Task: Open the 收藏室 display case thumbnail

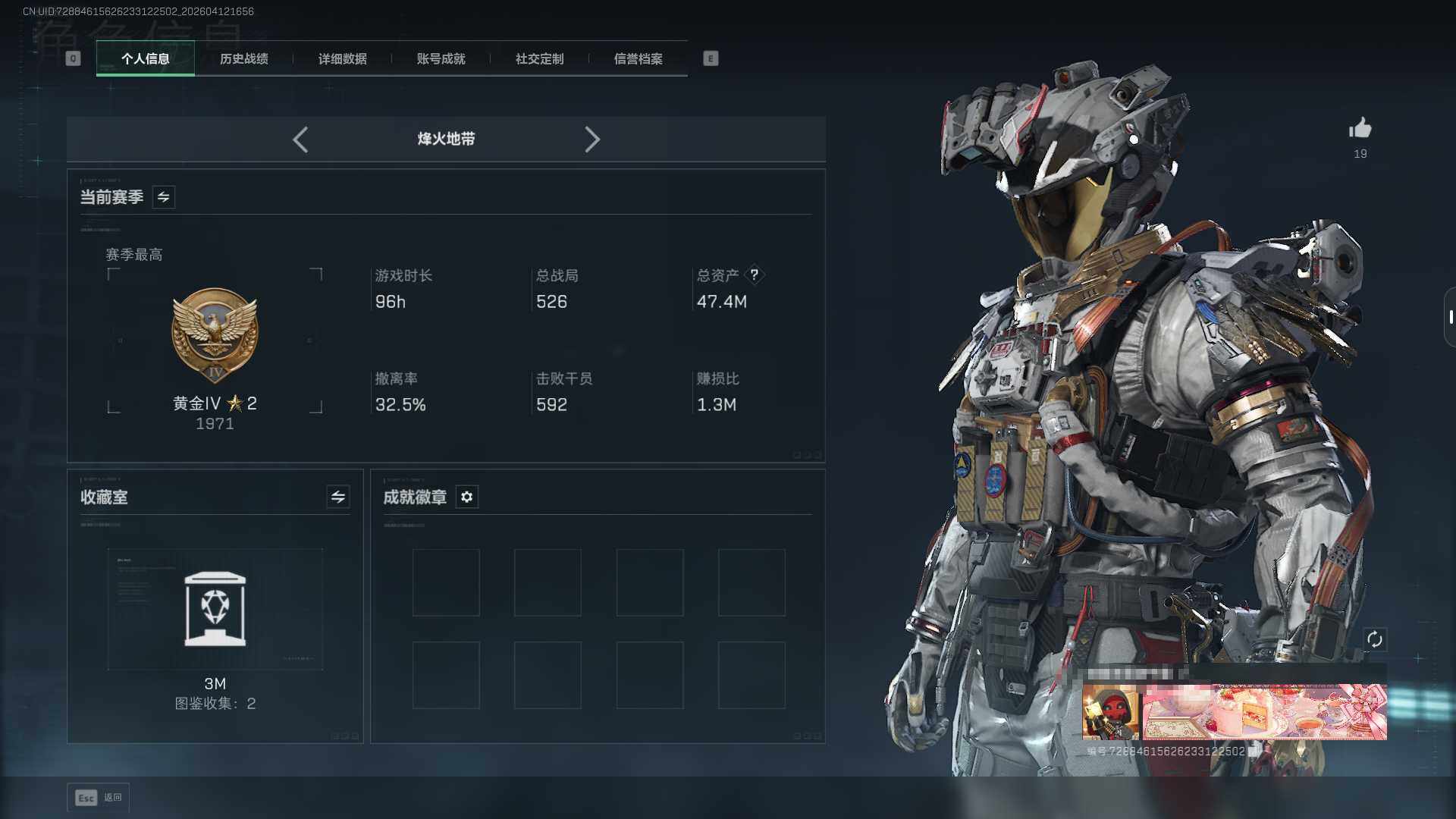Action: point(215,609)
